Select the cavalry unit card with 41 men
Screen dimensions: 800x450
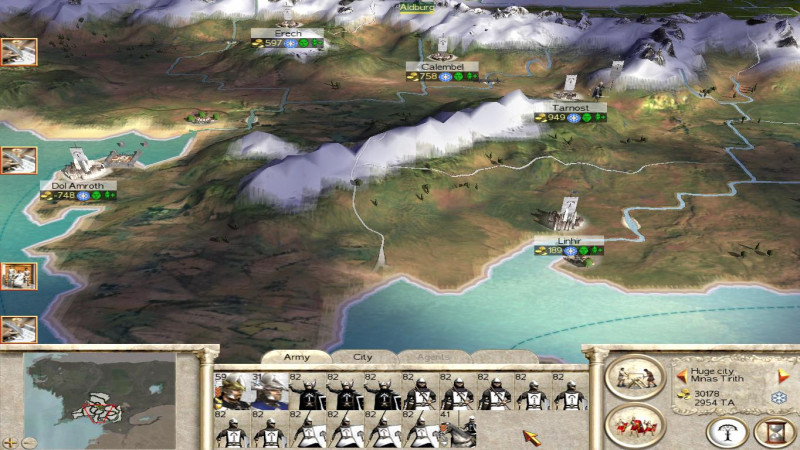click(457, 430)
